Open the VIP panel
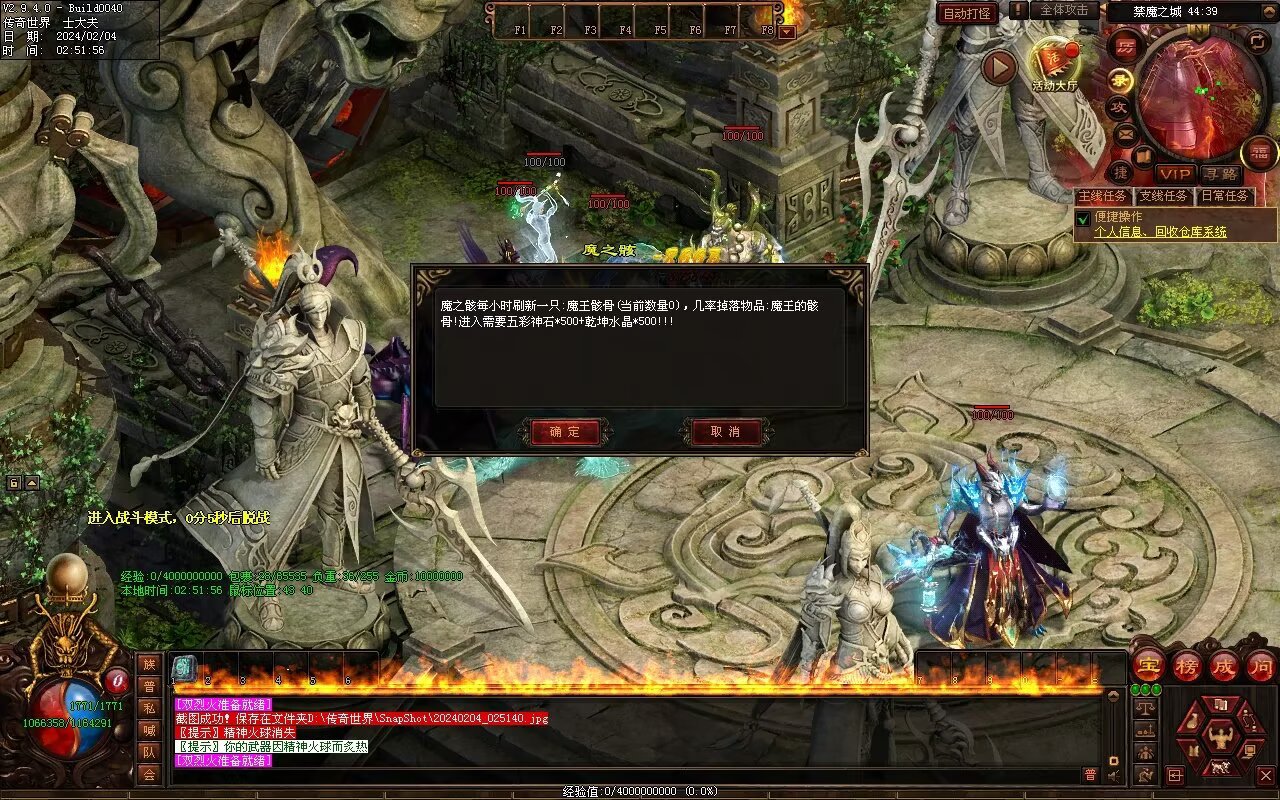Image resolution: width=1280 pixels, height=800 pixels. (x=1175, y=175)
